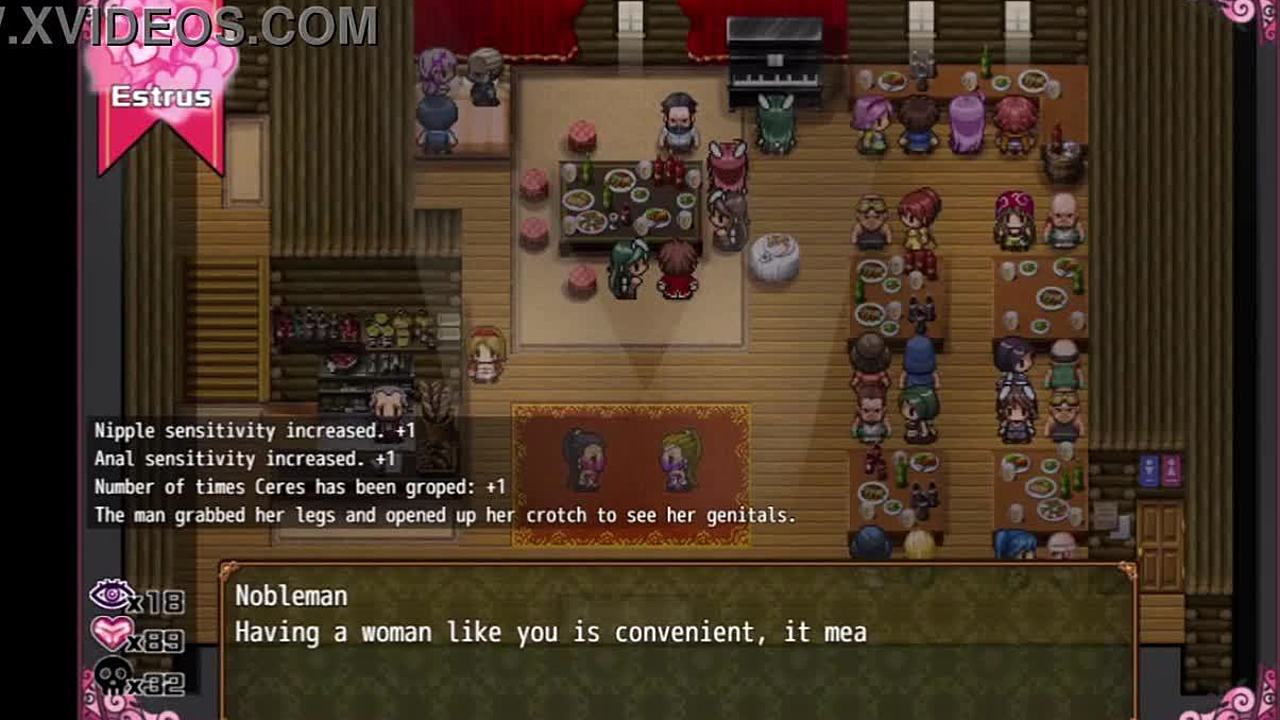Click the pink Estrus status banner
This screenshot has height=720, width=1280.
point(162,98)
